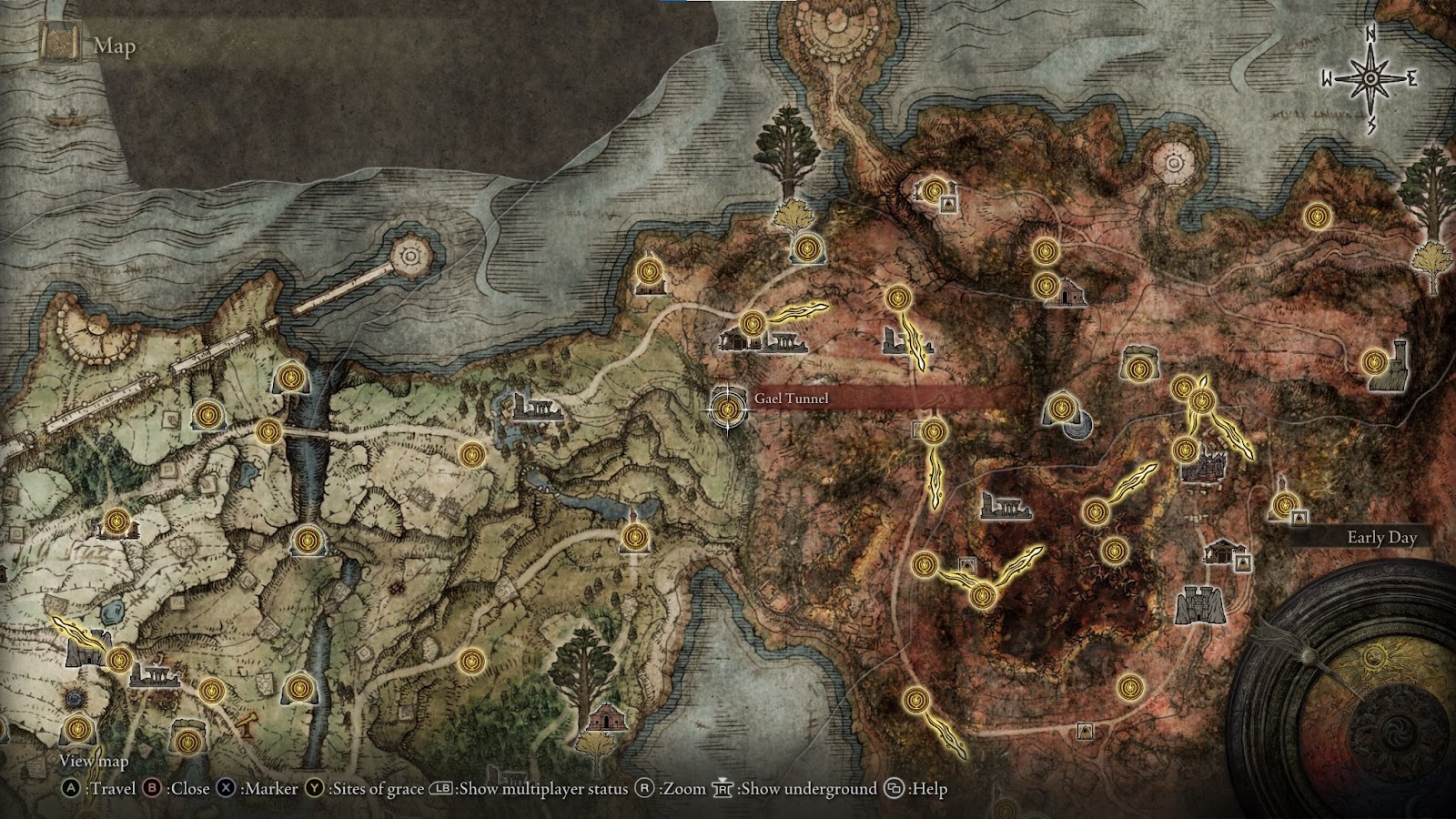Select the grace beside Sellia's red town icon
This screenshot has width=1456, height=819.
coord(1184,450)
